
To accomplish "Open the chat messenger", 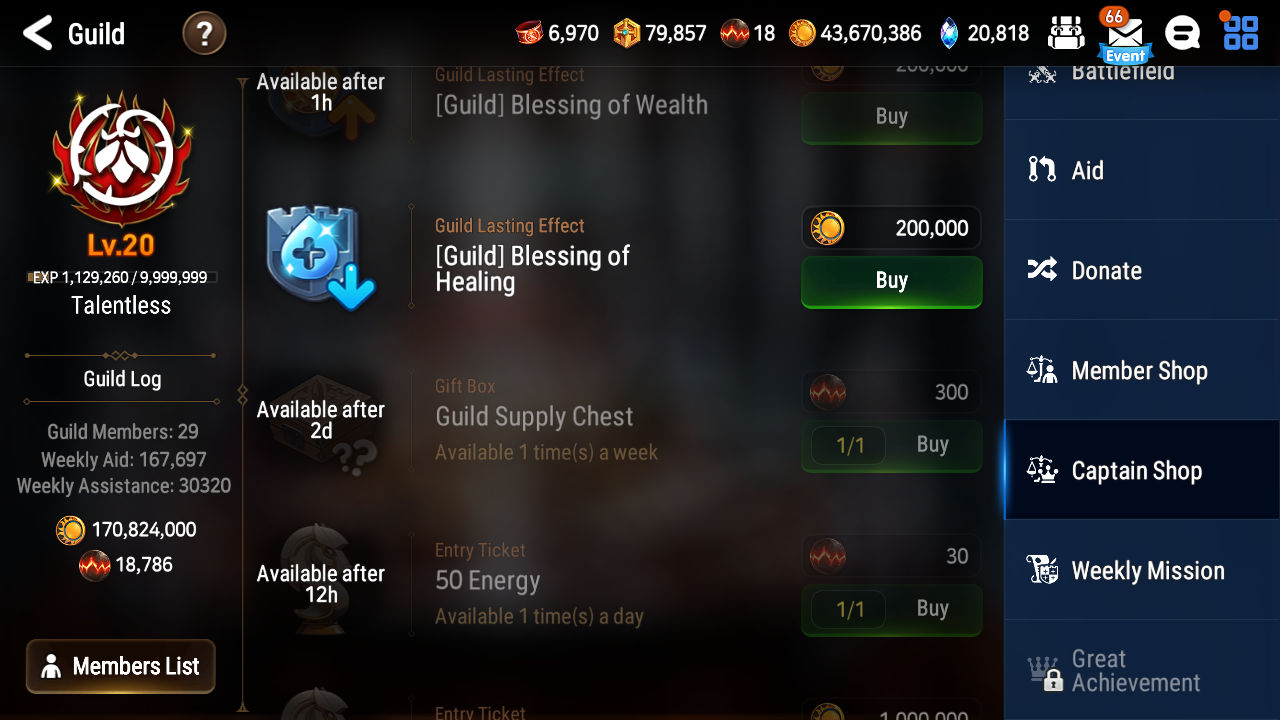I will tap(1182, 32).
